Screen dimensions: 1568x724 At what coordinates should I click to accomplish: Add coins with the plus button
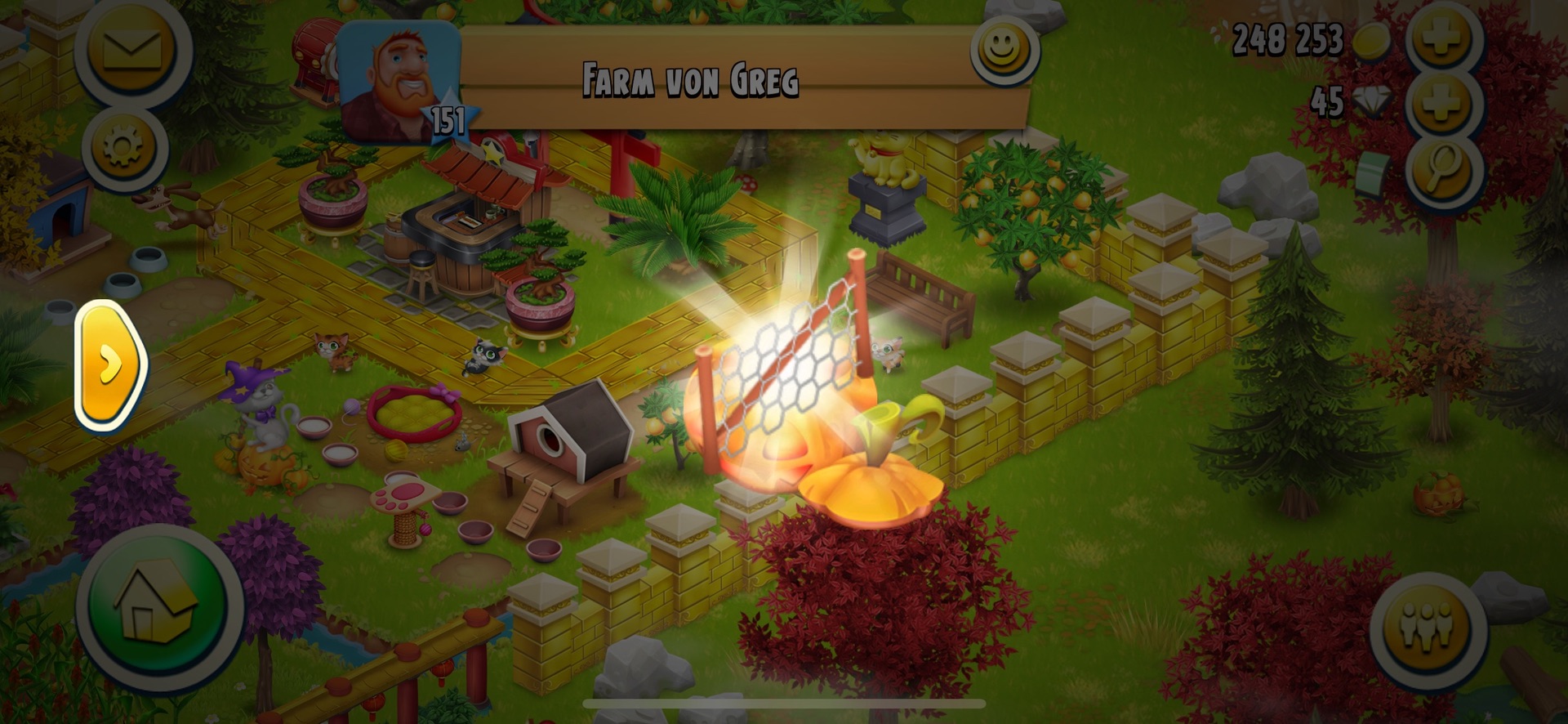pos(1441,38)
